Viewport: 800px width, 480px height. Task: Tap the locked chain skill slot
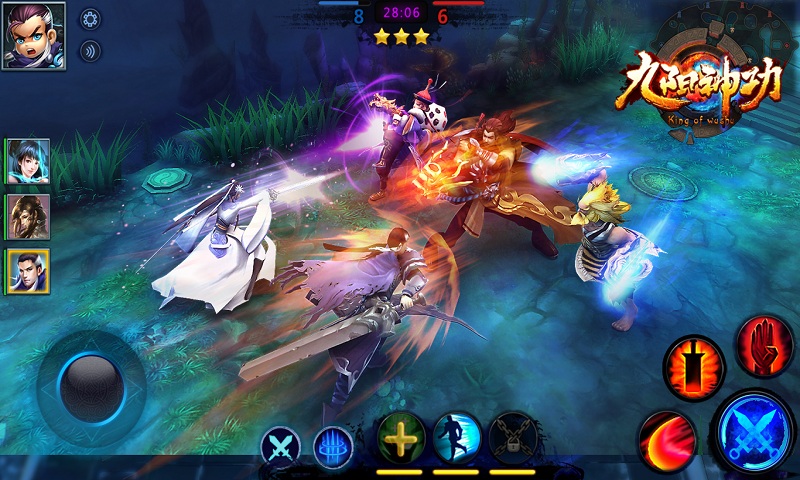pos(513,437)
